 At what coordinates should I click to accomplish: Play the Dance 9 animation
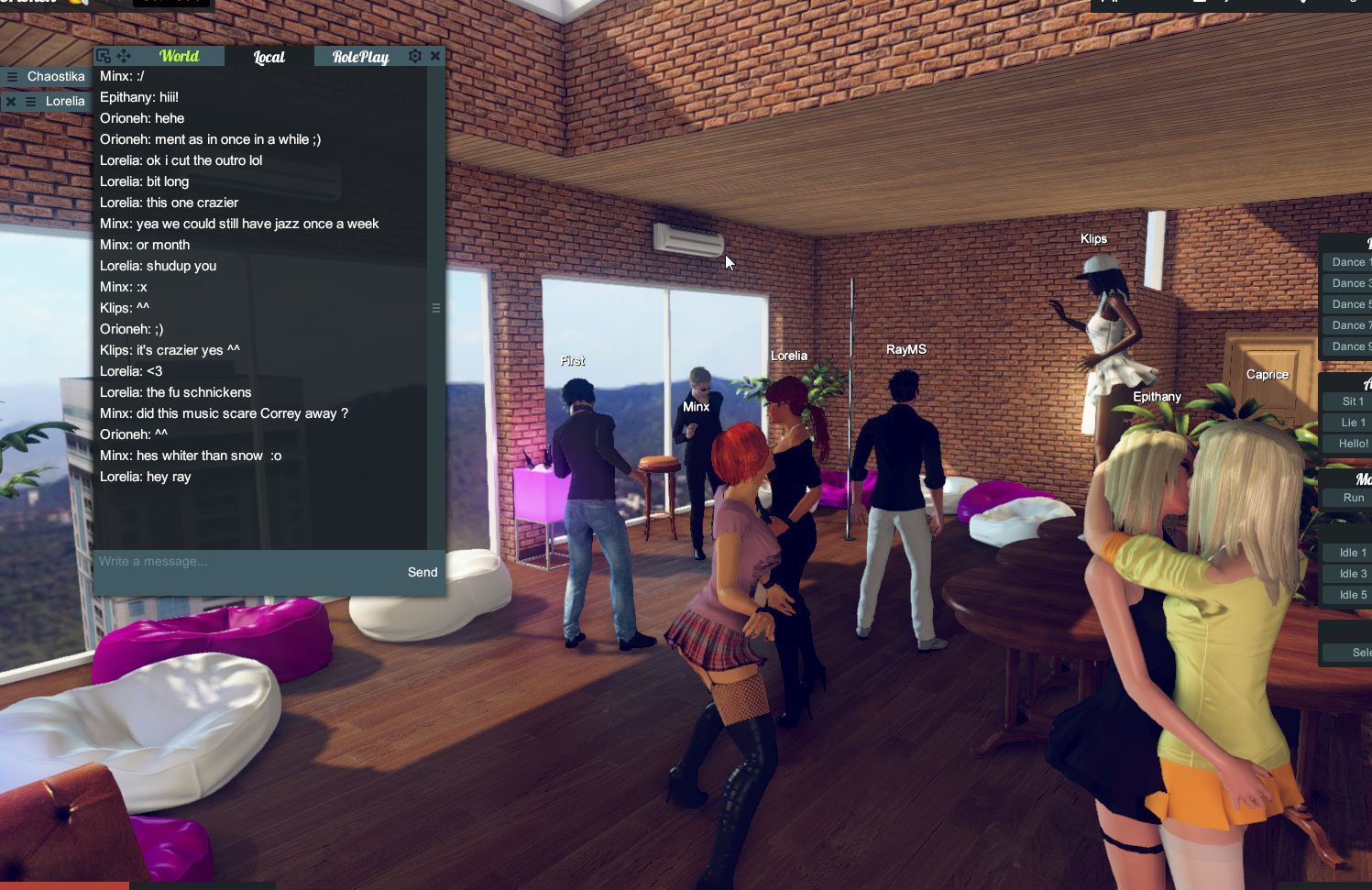pyautogui.click(x=1347, y=346)
